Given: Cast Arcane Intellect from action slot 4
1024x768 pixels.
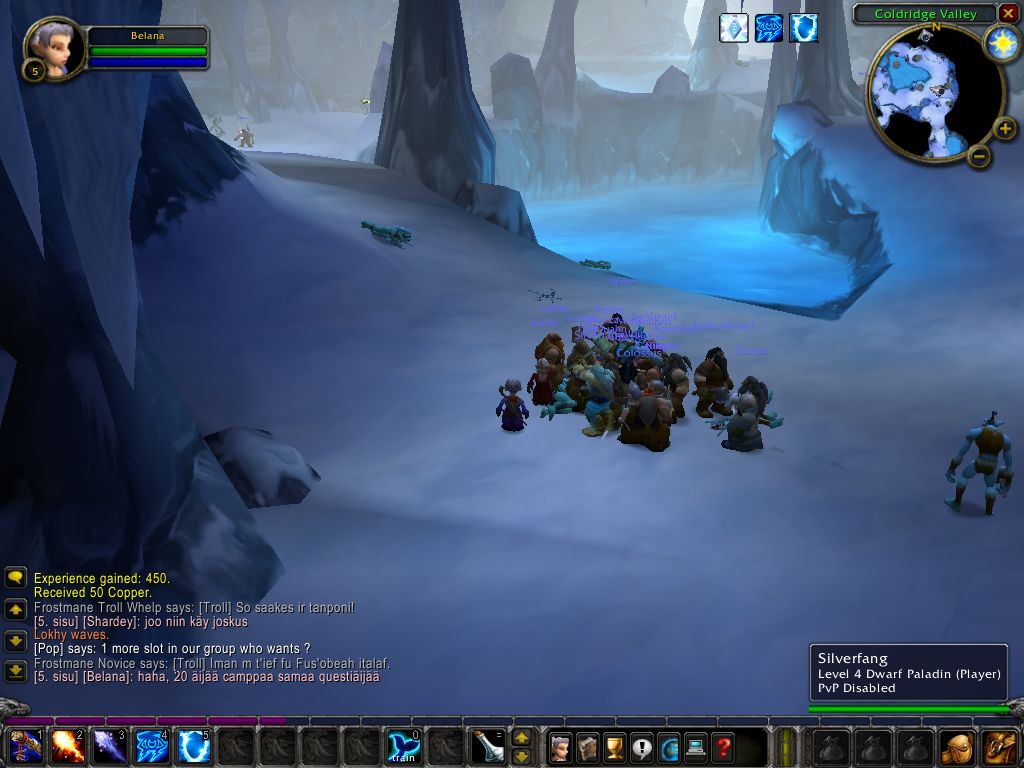Looking at the screenshot, I should tap(152, 746).
